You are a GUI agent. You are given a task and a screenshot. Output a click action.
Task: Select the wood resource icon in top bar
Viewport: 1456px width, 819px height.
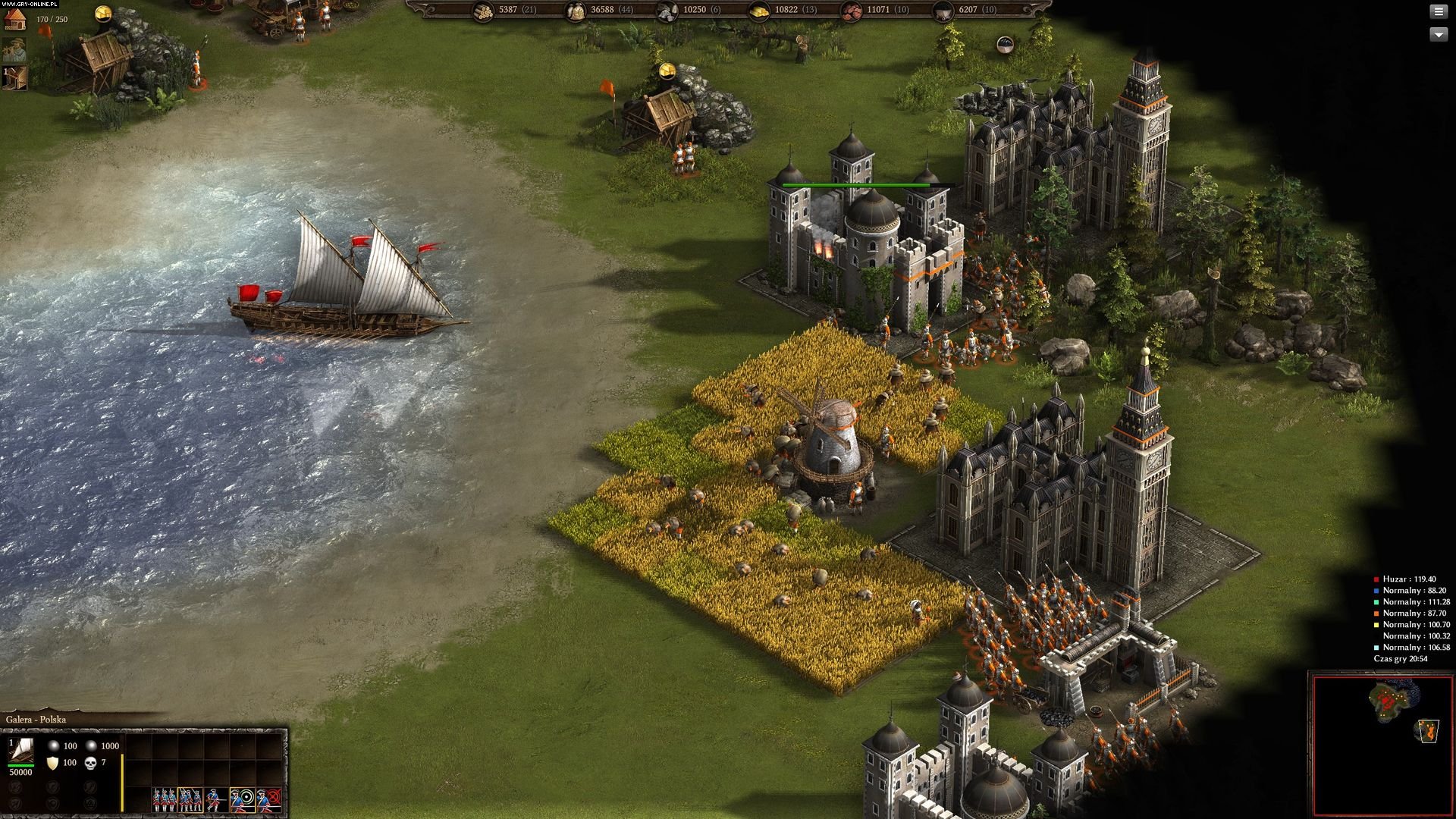click(x=482, y=11)
